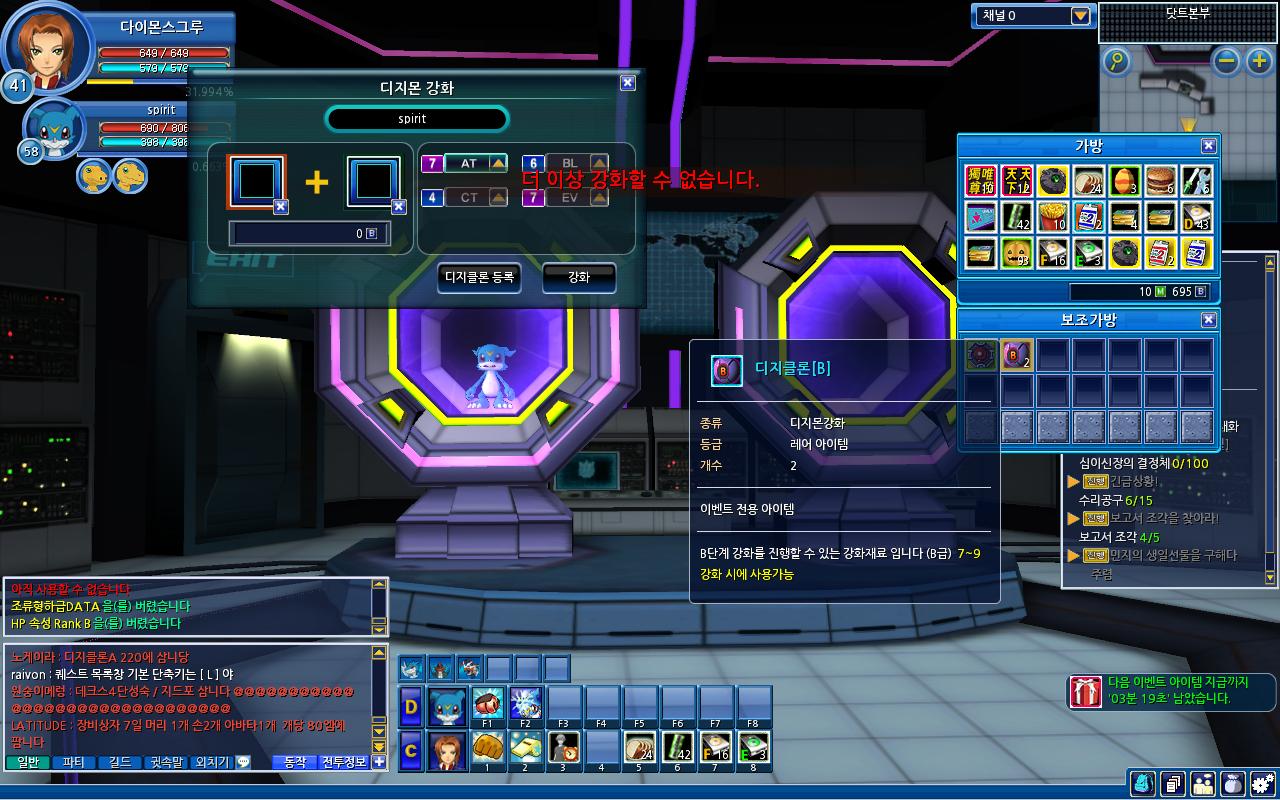Select the jack-o-lantern pumpkin item
Screen dimensions: 1280x800
(1016, 253)
